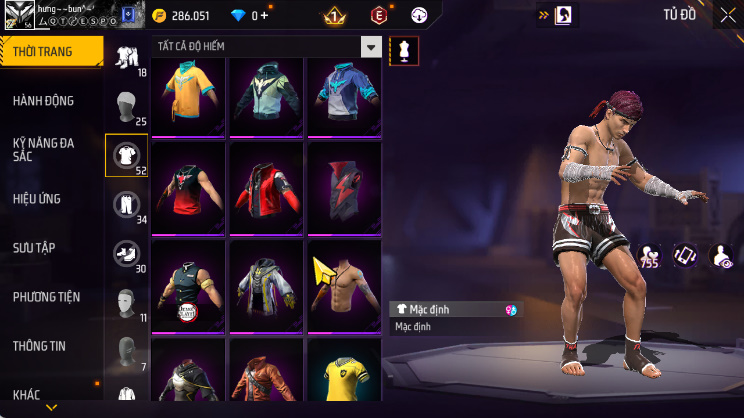
Task: Select the head subcategory with 25 items
Action: tap(126, 106)
